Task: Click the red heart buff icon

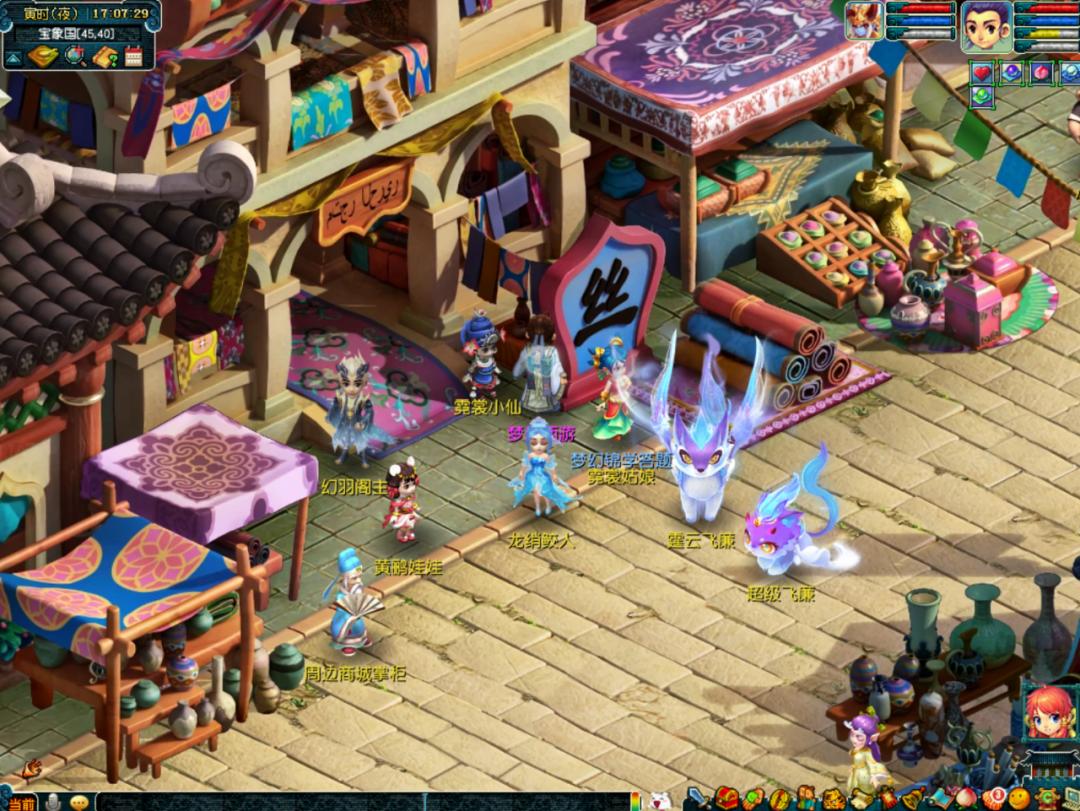Action: pyautogui.click(x=982, y=72)
